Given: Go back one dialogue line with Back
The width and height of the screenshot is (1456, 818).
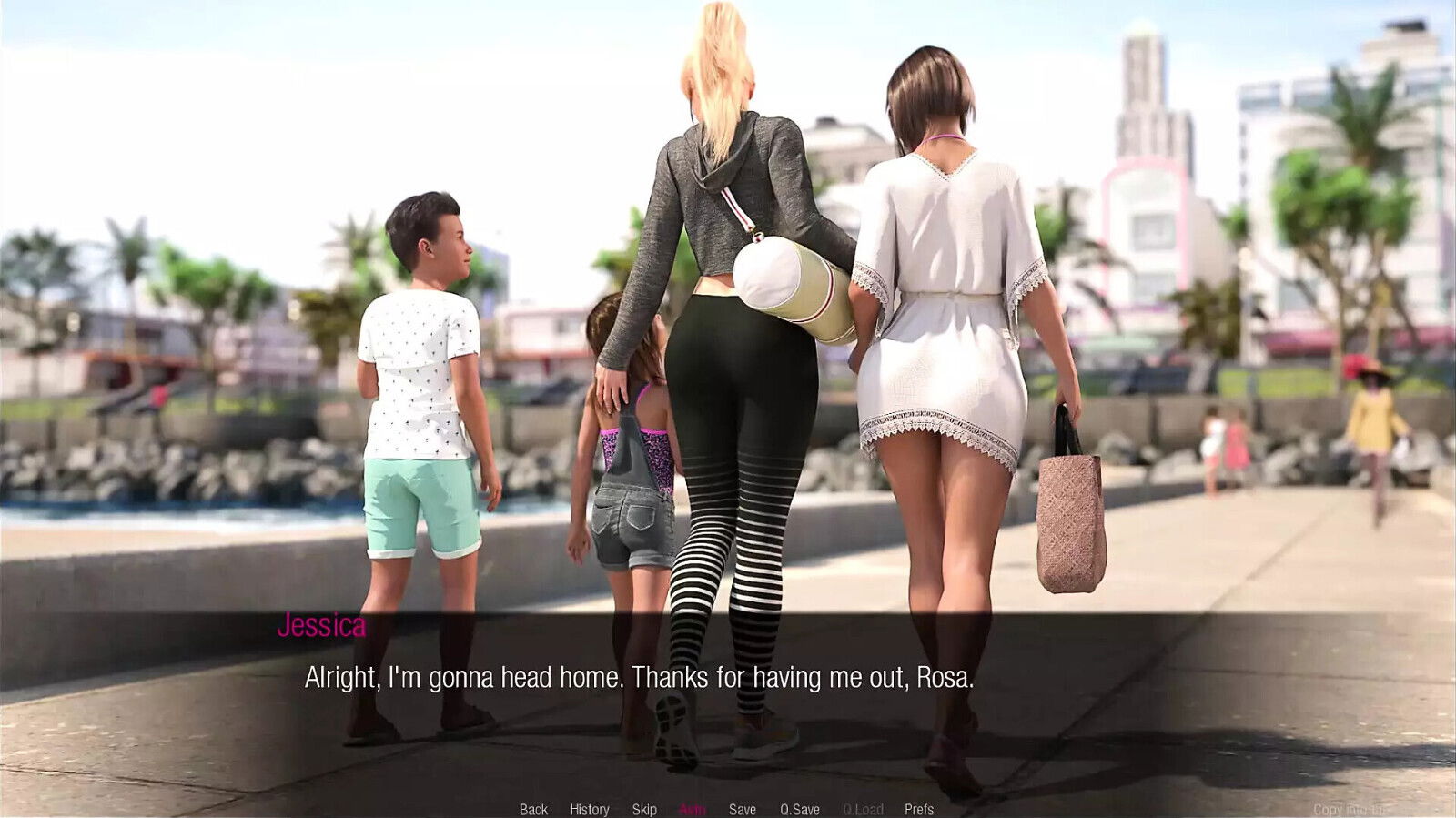Looking at the screenshot, I should click(x=533, y=809).
